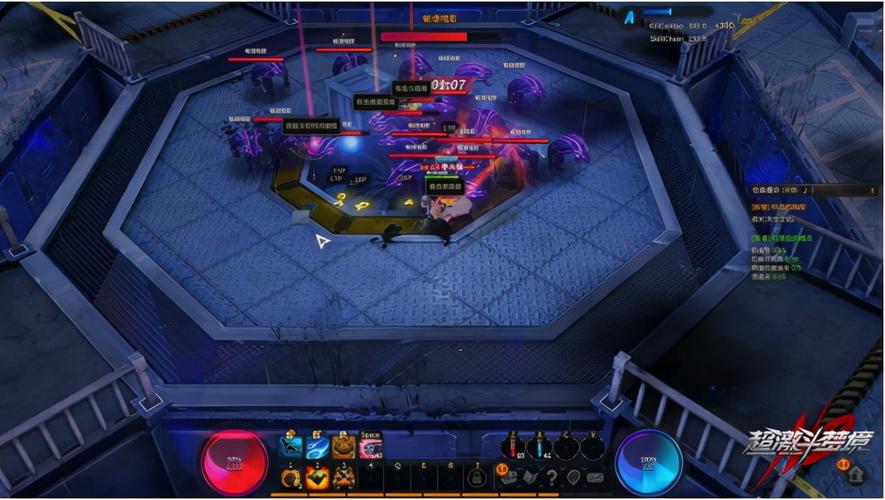Viewport: 885px width, 500px height.
Task: Use the blue slash wave skill
Action: (318, 447)
